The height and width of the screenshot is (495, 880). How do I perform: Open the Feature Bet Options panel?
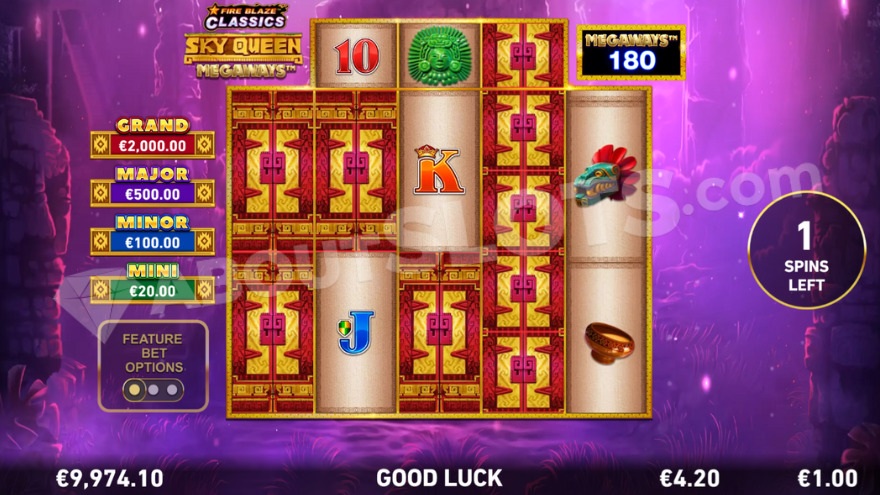click(153, 366)
